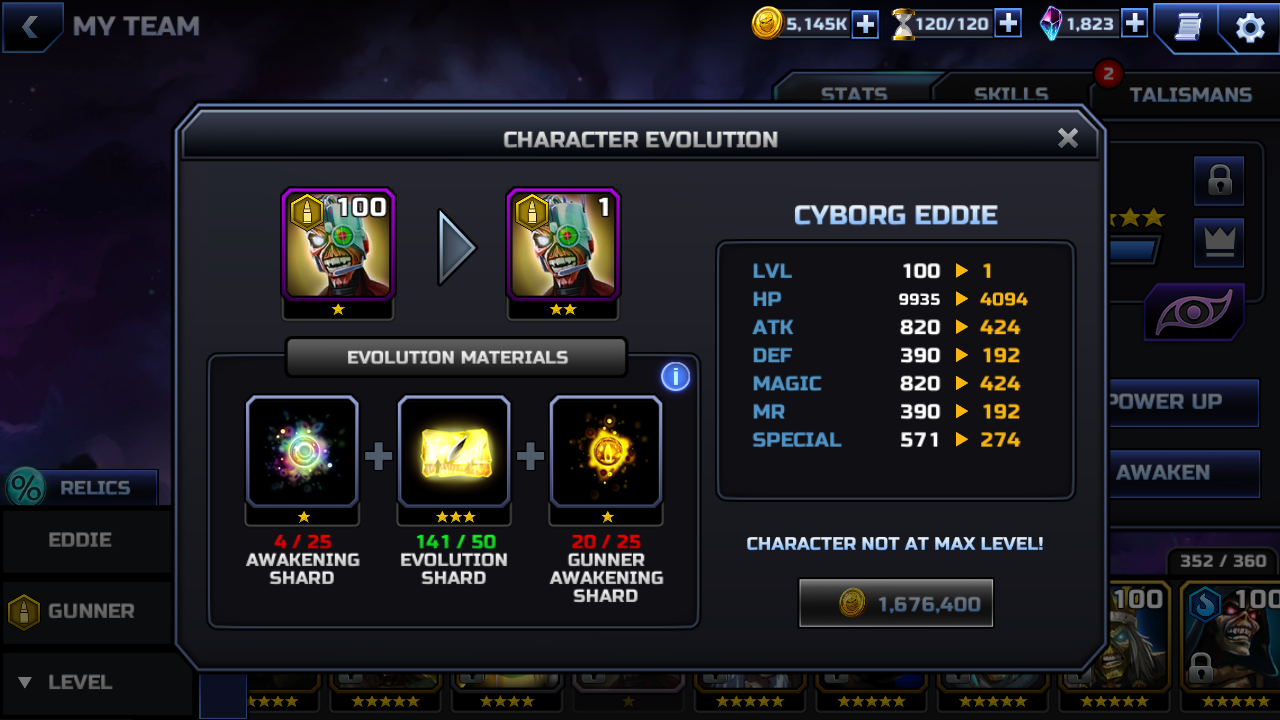Show evolution materials info
The width and height of the screenshot is (1280, 720).
[675, 377]
